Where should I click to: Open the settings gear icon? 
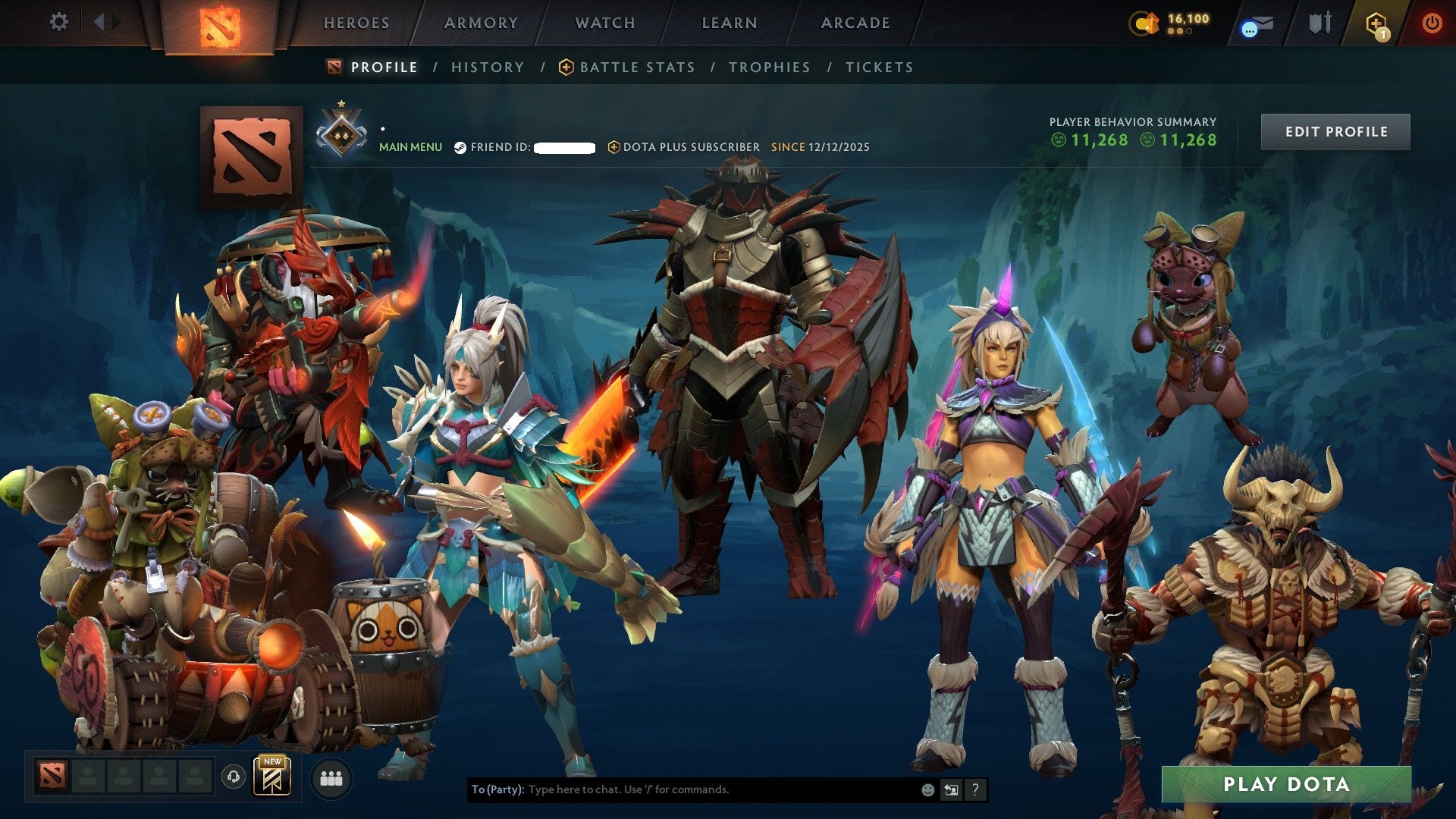58,22
